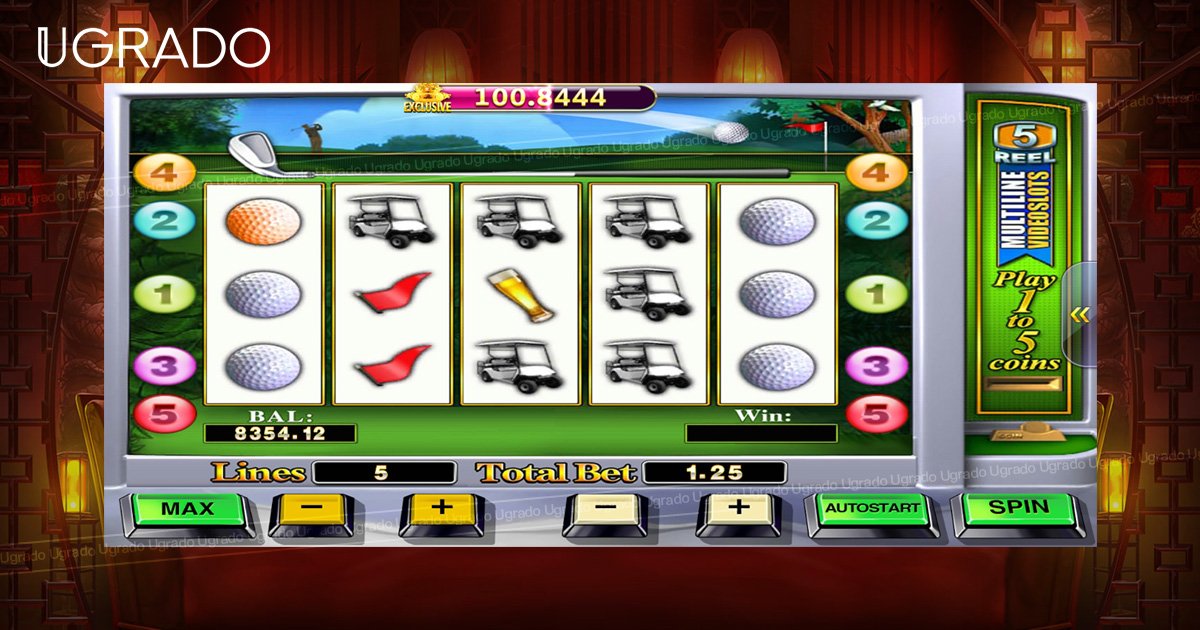Decrease the number of Lines with yellow minus
1200x630 pixels.
click(x=311, y=509)
